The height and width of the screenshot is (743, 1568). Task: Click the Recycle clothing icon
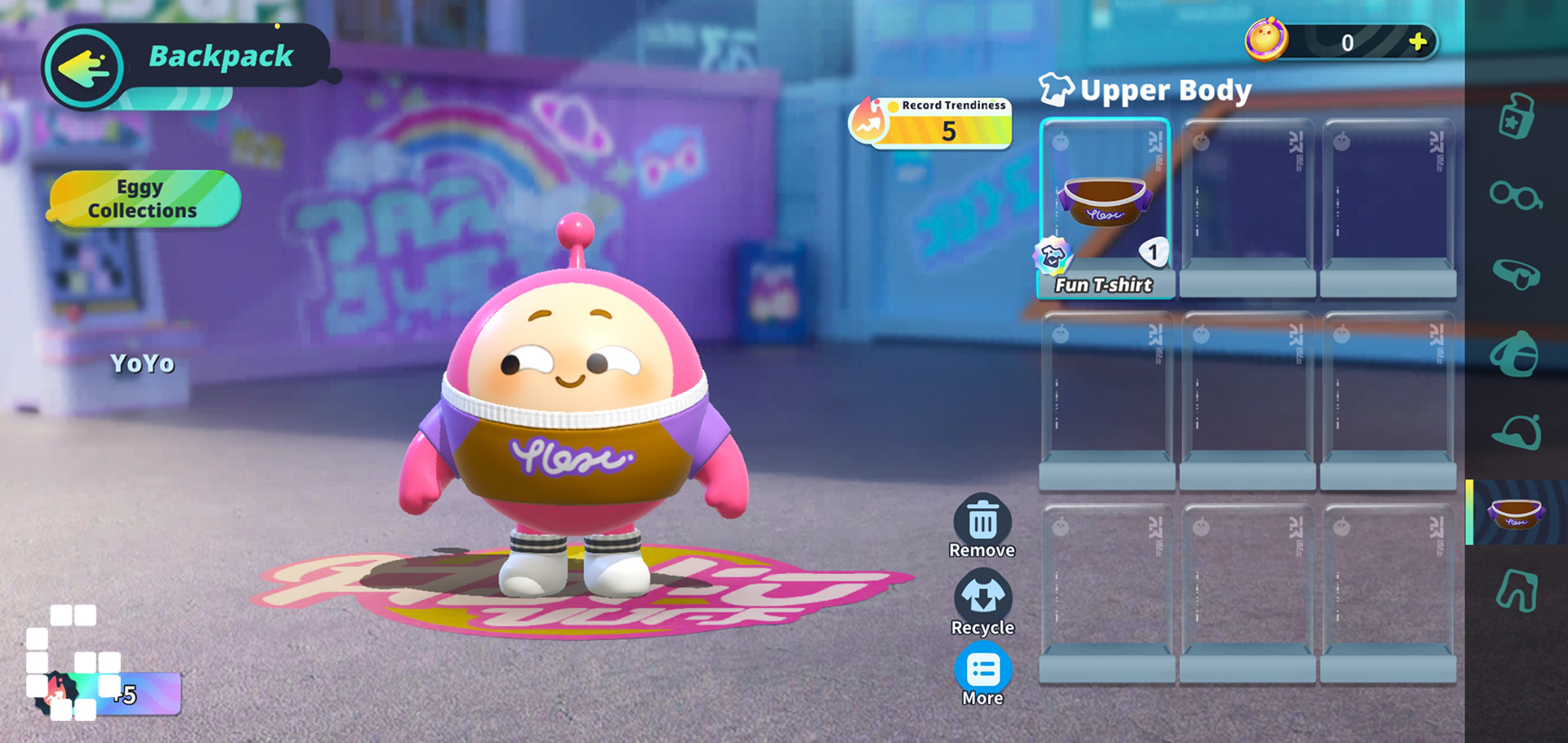click(982, 598)
